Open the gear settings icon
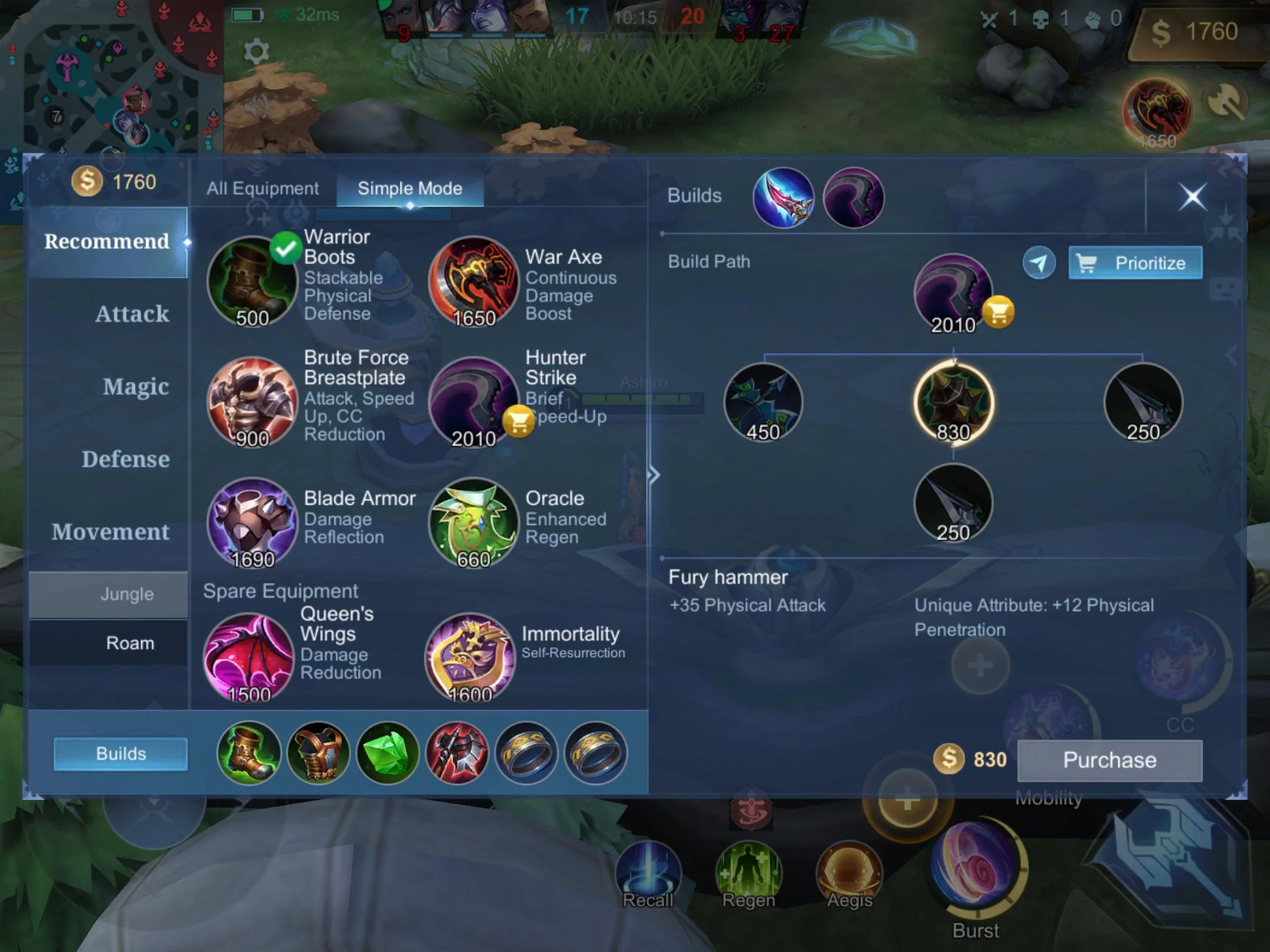The width and height of the screenshot is (1270, 952). (256, 52)
